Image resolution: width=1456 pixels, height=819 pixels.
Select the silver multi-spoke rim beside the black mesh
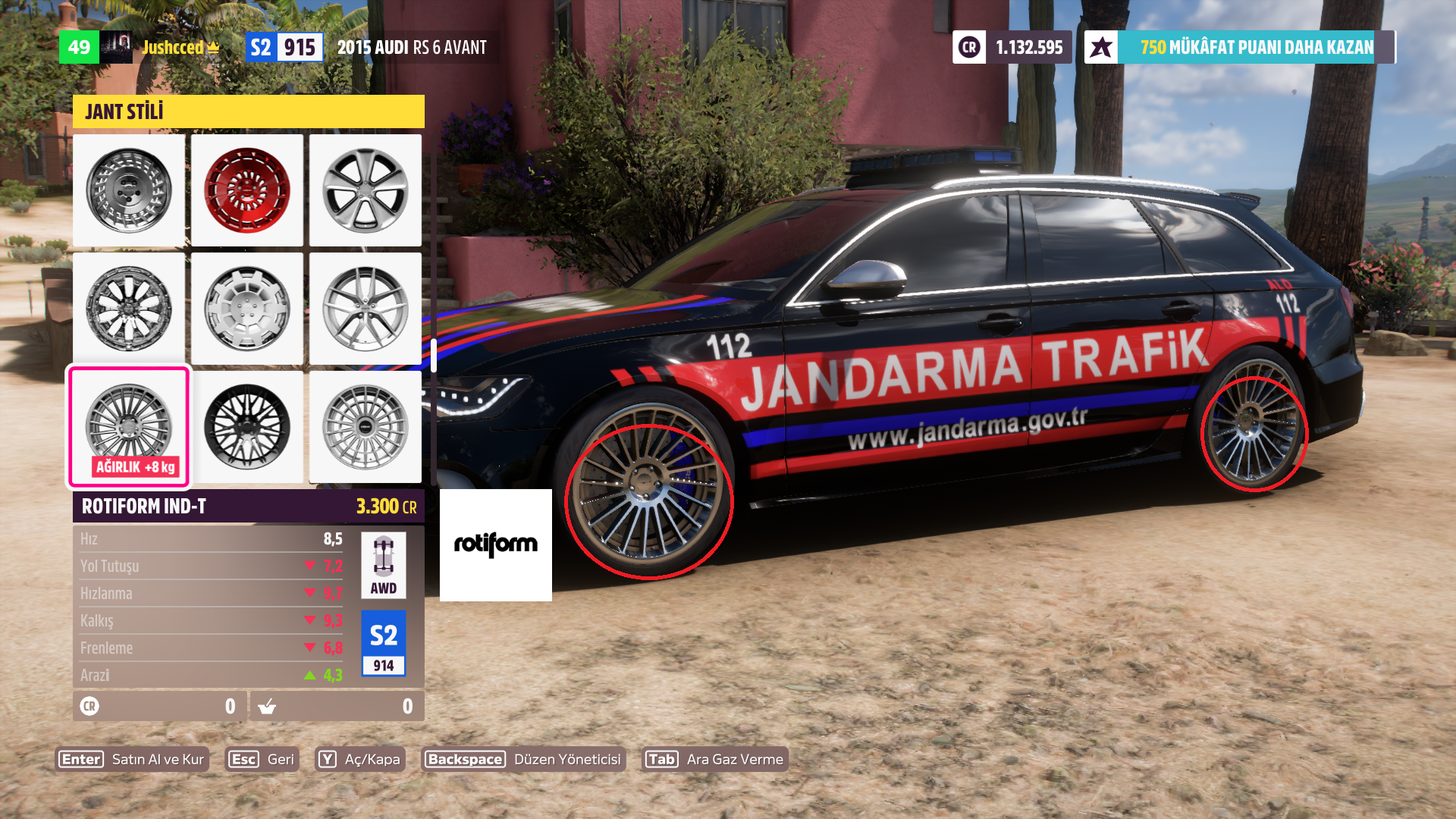[x=366, y=427]
